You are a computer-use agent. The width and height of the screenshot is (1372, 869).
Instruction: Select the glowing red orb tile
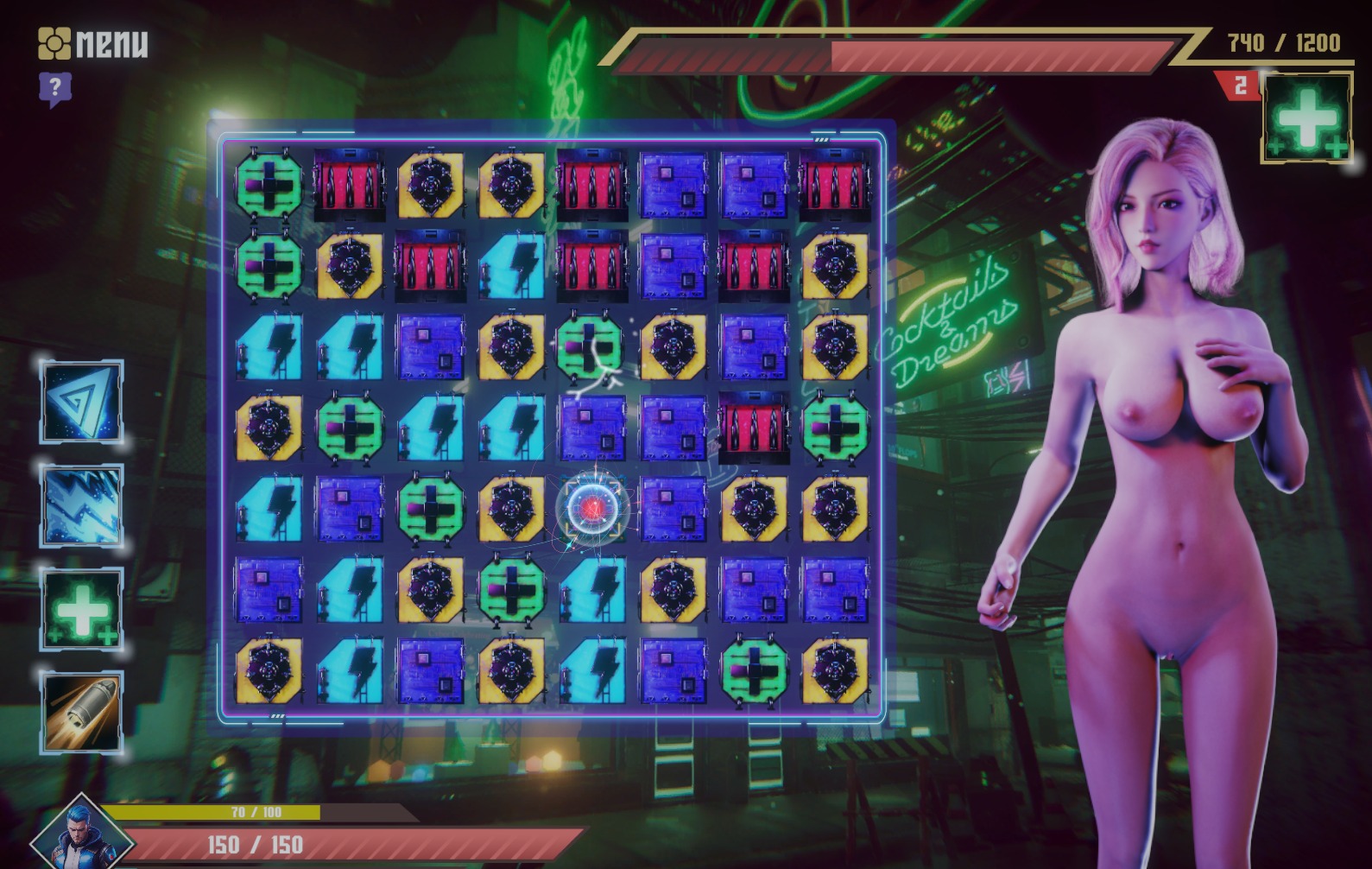(592, 509)
